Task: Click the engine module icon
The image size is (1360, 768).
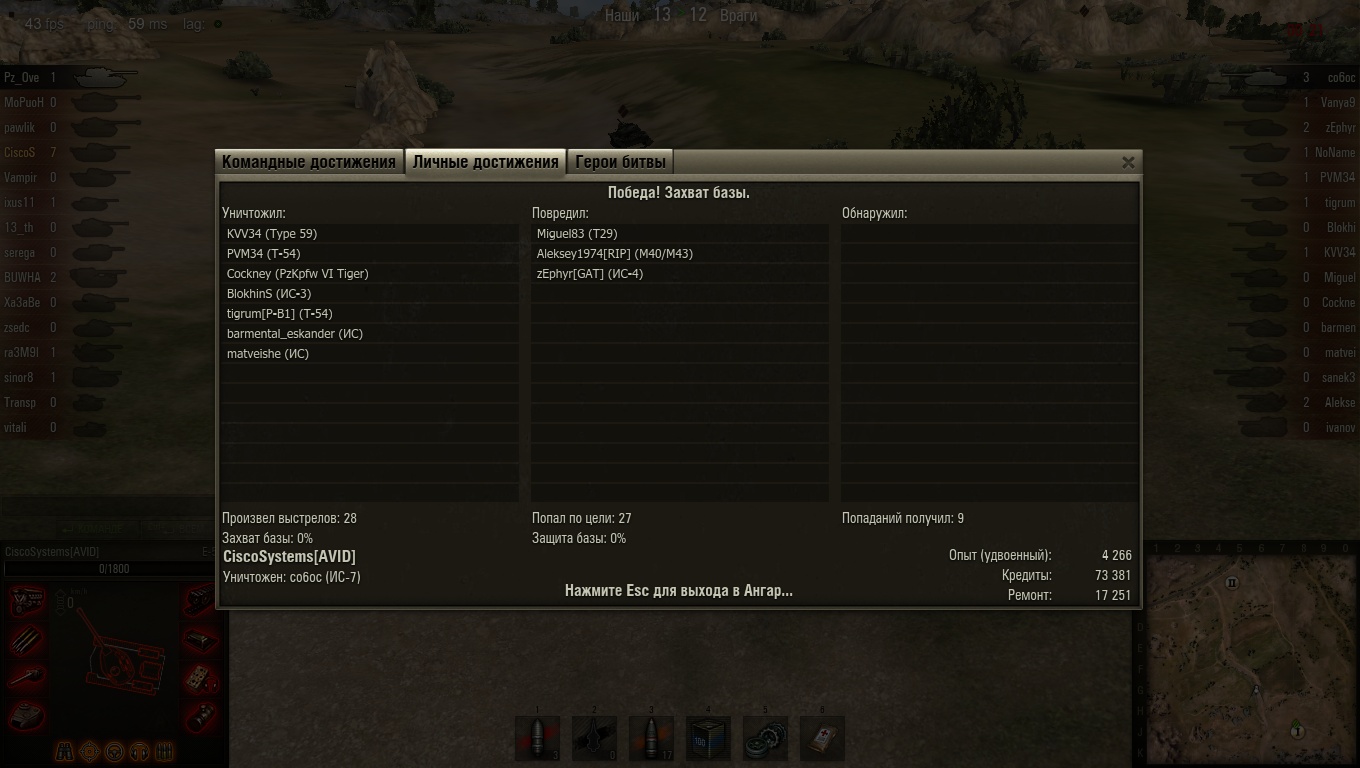Action: click(x=27, y=602)
